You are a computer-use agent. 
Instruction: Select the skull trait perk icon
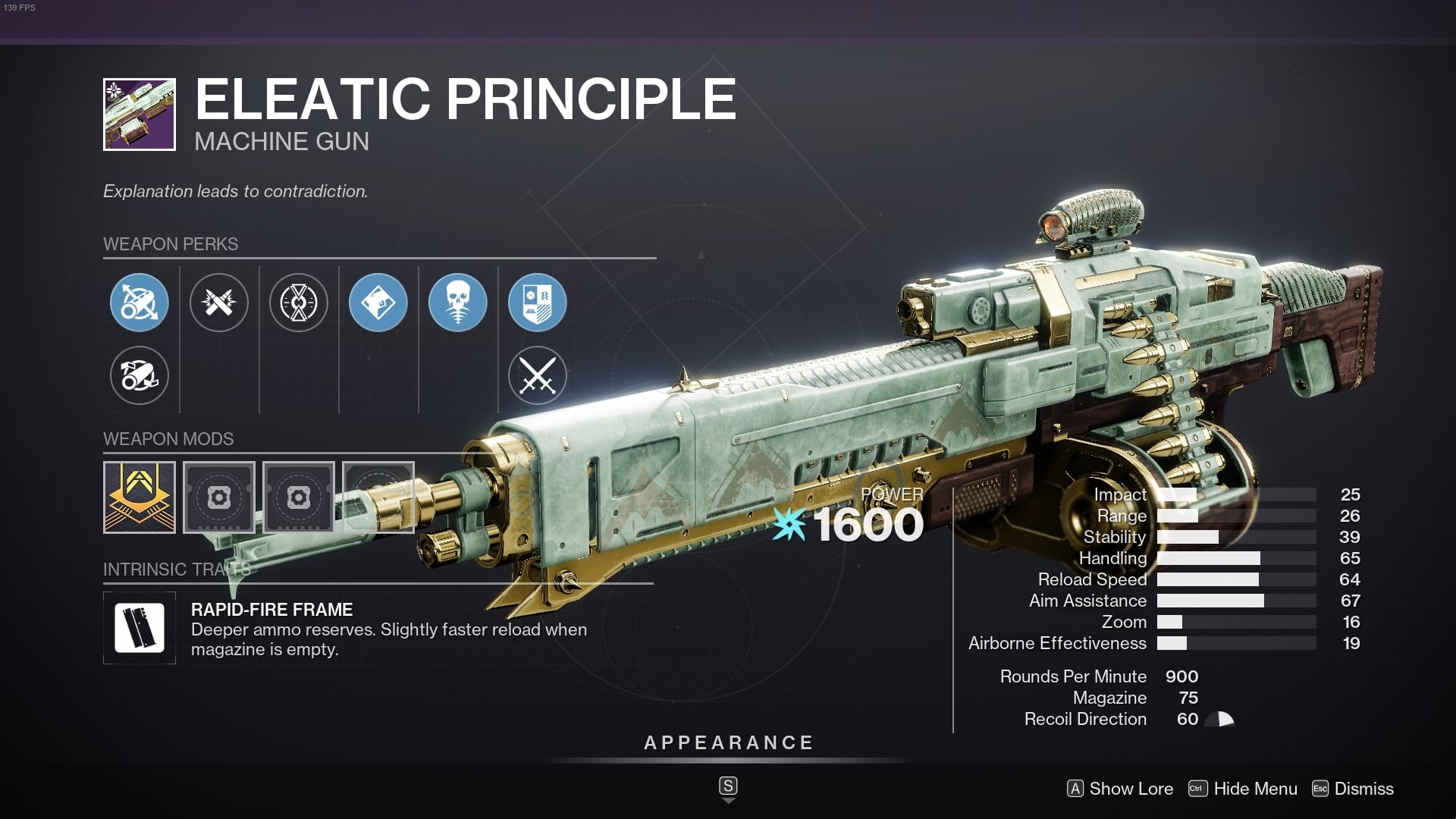(x=458, y=302)
